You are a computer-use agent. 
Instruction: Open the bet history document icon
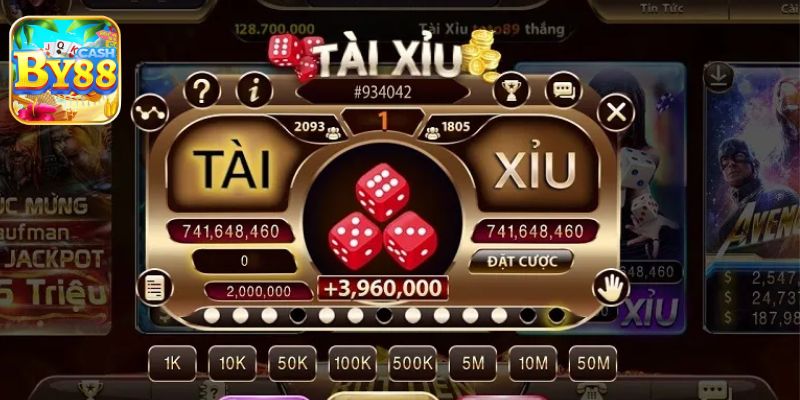click(x=153, y=288)
